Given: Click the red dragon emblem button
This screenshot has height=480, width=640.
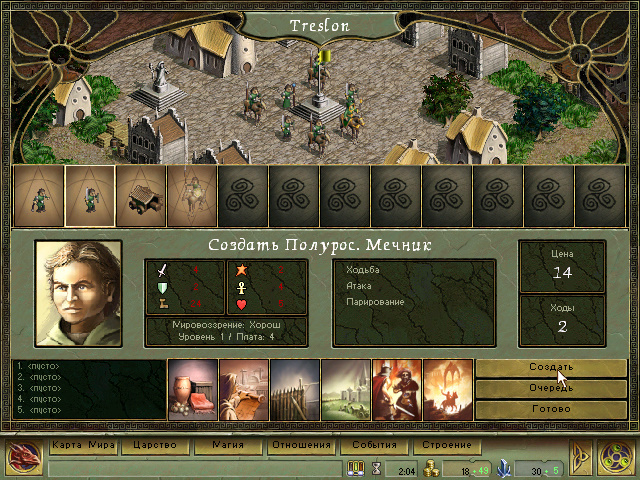Looking at the screenshot, I should pyautogui.click(x=21, y=458).
